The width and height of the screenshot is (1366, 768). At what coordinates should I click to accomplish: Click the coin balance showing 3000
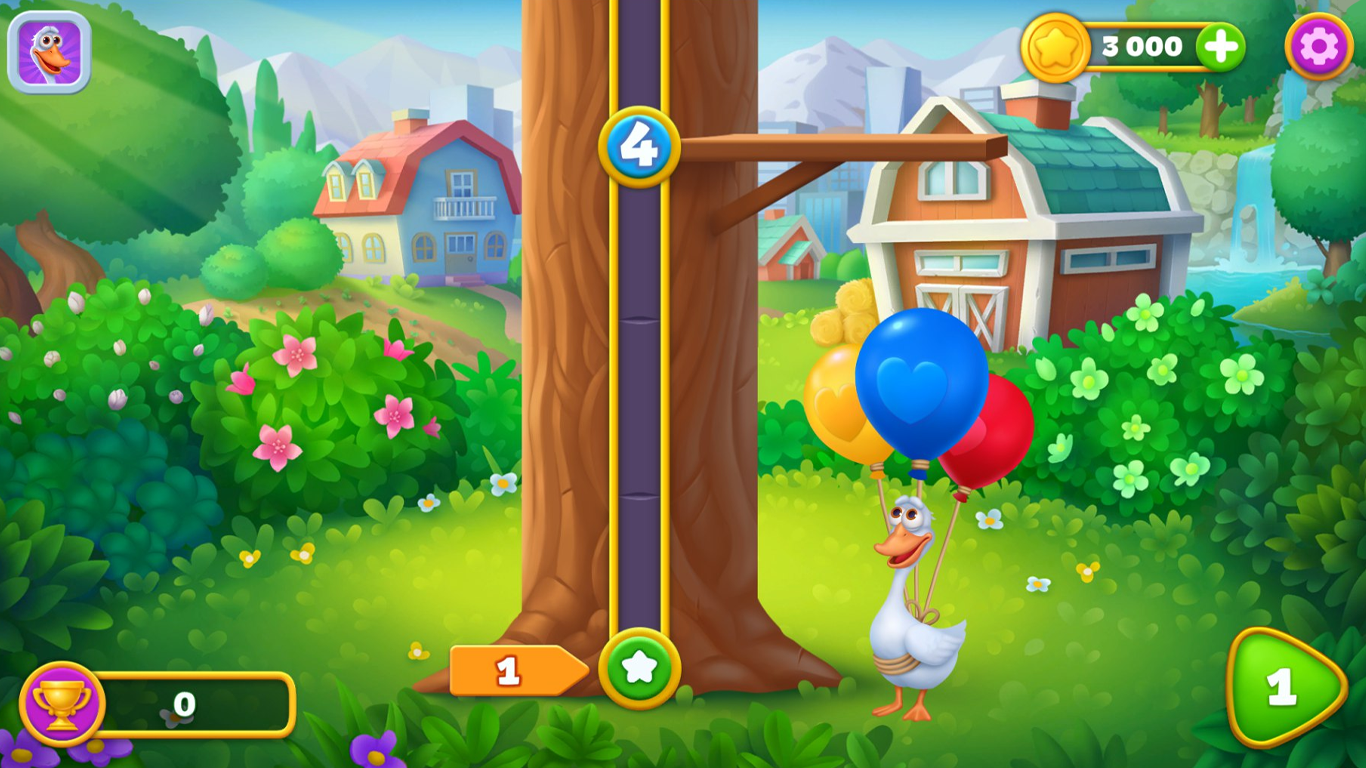coord(1143,45)
